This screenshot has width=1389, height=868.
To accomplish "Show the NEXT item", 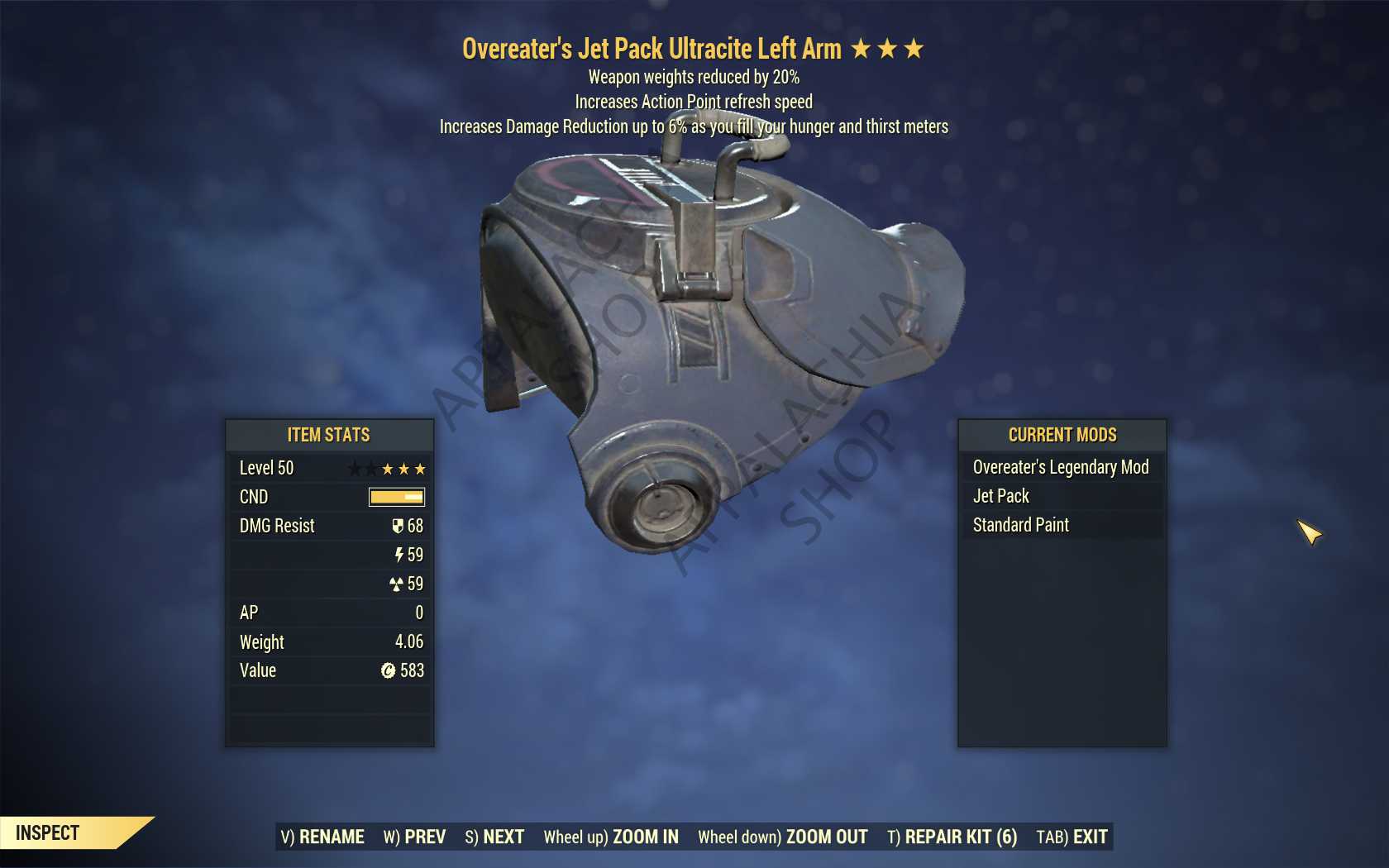I will pyautogui.click(x=494, y=837).
